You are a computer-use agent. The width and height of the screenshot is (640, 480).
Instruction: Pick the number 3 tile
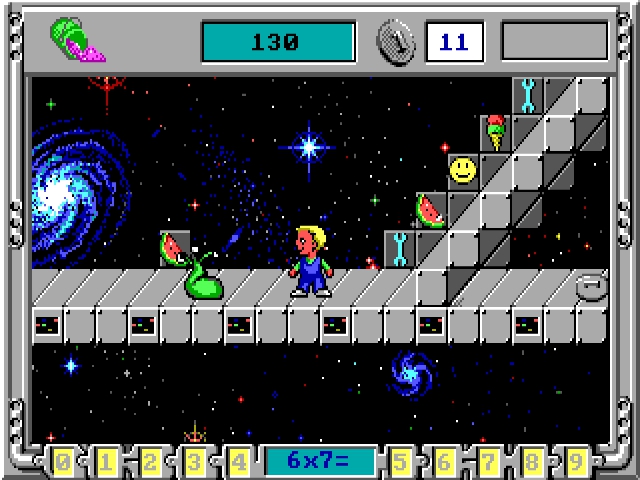[x=195, y=462]
